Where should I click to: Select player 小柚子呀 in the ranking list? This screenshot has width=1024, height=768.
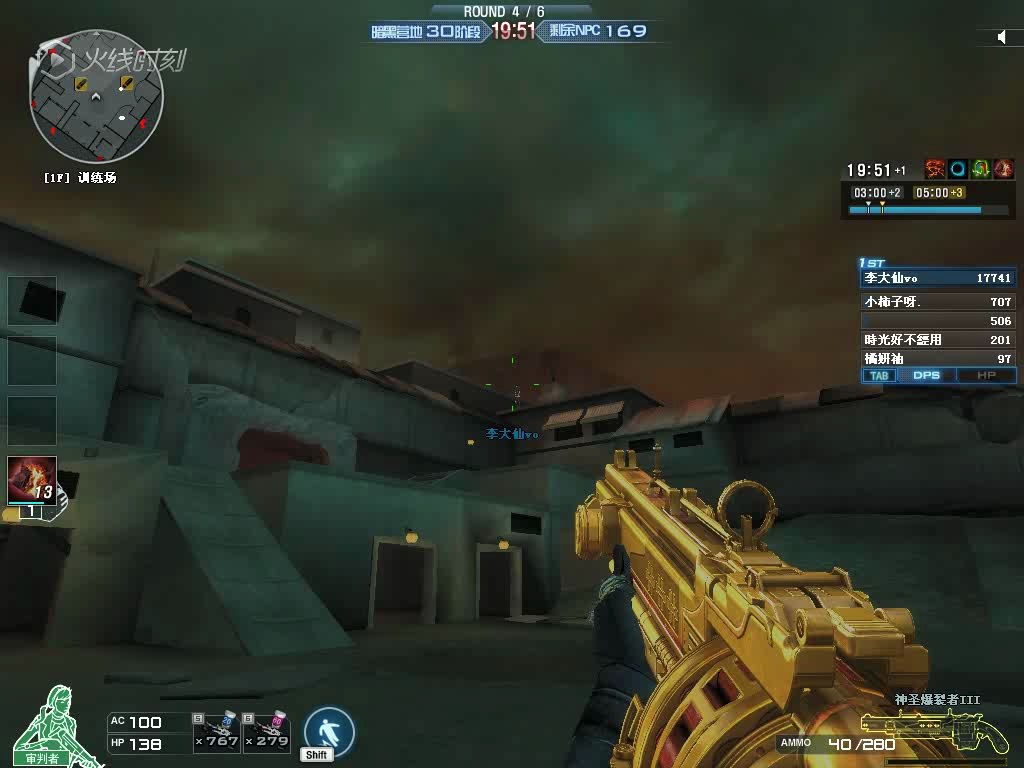coord(937,301)
